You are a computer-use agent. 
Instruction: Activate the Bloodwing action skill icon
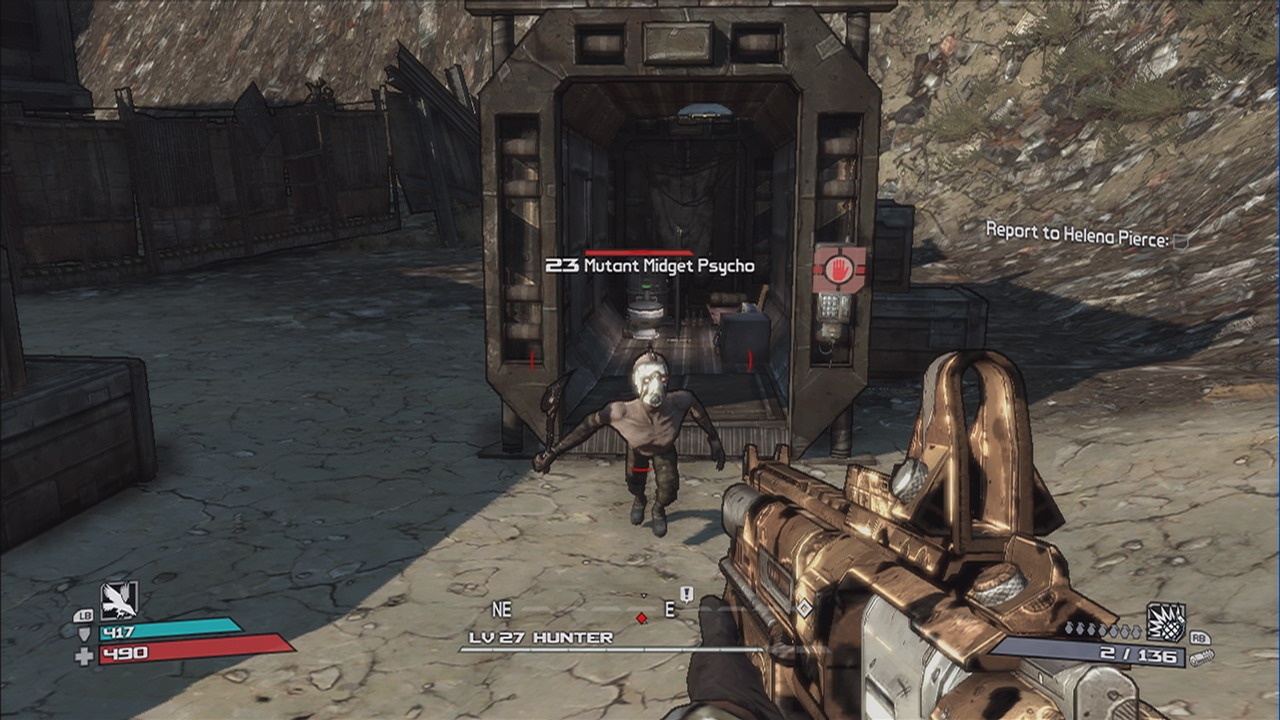click(119, 599)
